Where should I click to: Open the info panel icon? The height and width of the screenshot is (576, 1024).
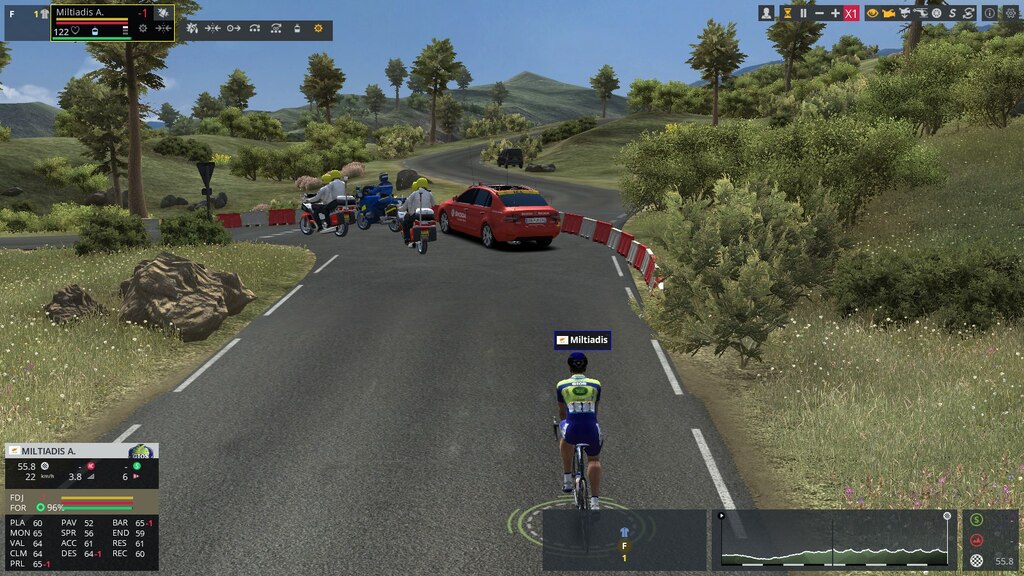click(x=990, y=13)
